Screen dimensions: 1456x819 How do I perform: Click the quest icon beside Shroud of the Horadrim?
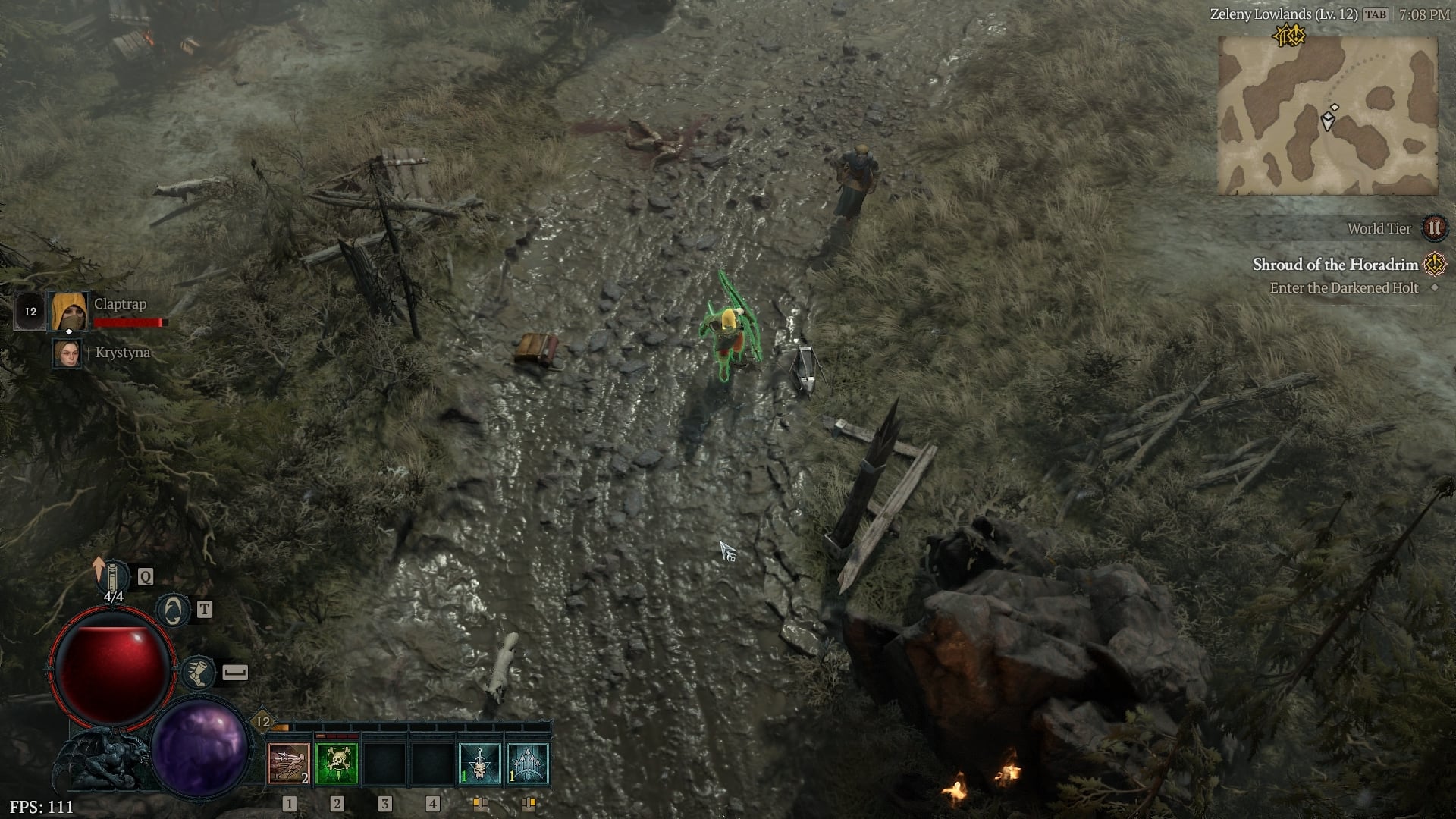pyautogui.click(x=1434, y=265)
